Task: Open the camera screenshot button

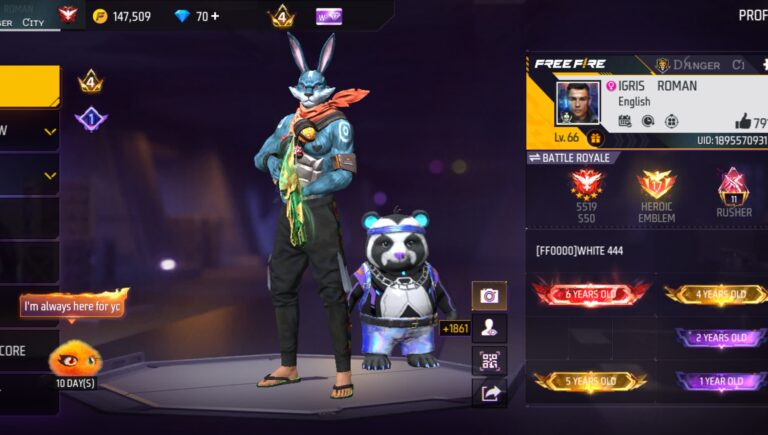Action: 489,295
